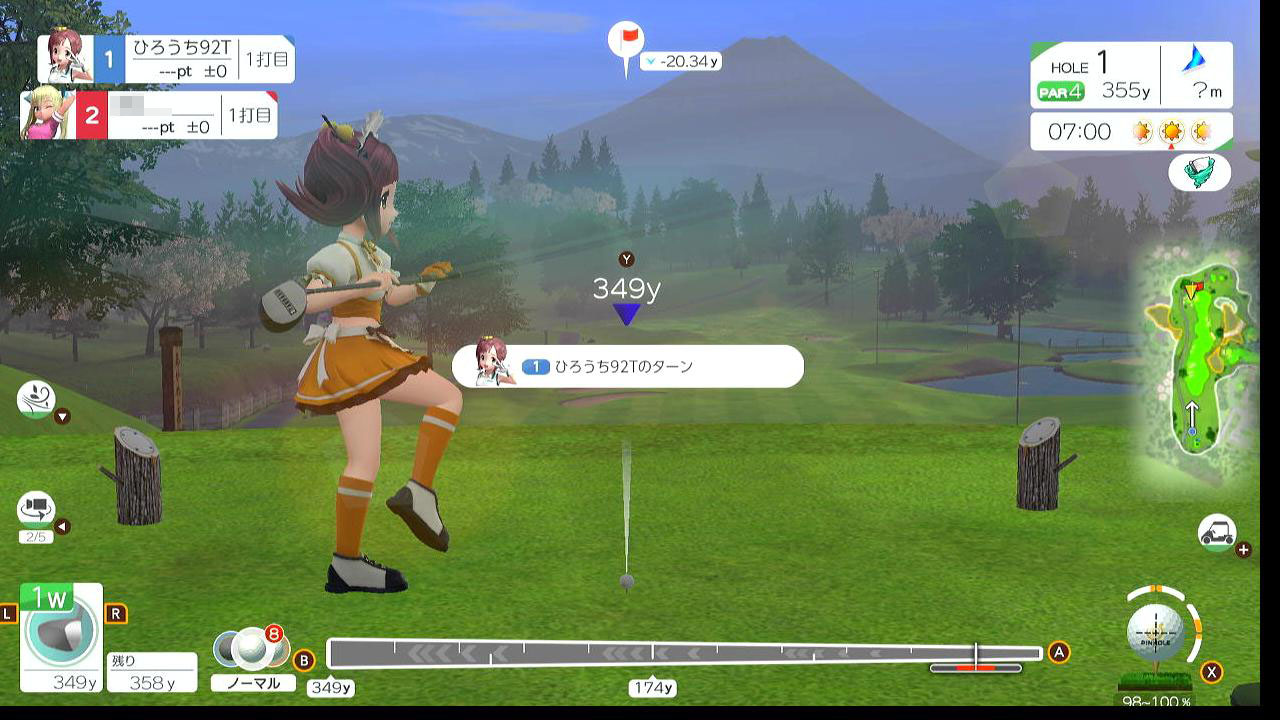Open the golf cart icon

pos(1217,533)
